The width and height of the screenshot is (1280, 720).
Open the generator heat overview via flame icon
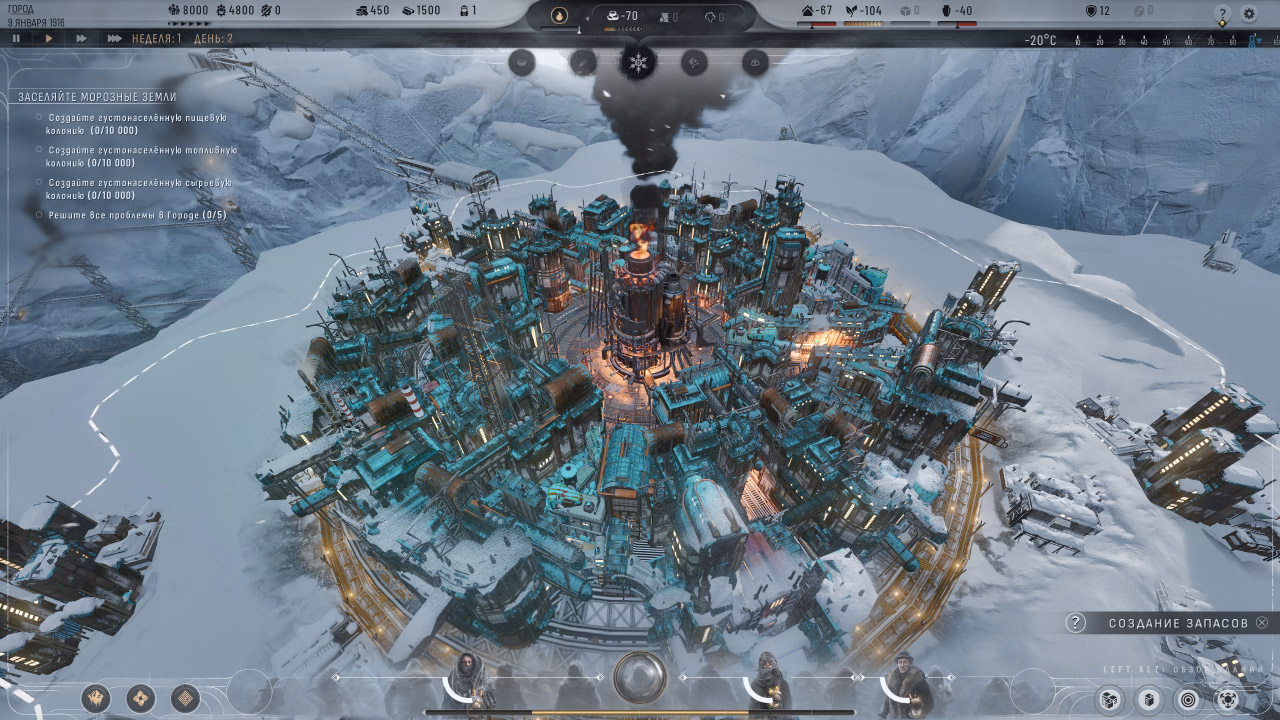[560, 13]
